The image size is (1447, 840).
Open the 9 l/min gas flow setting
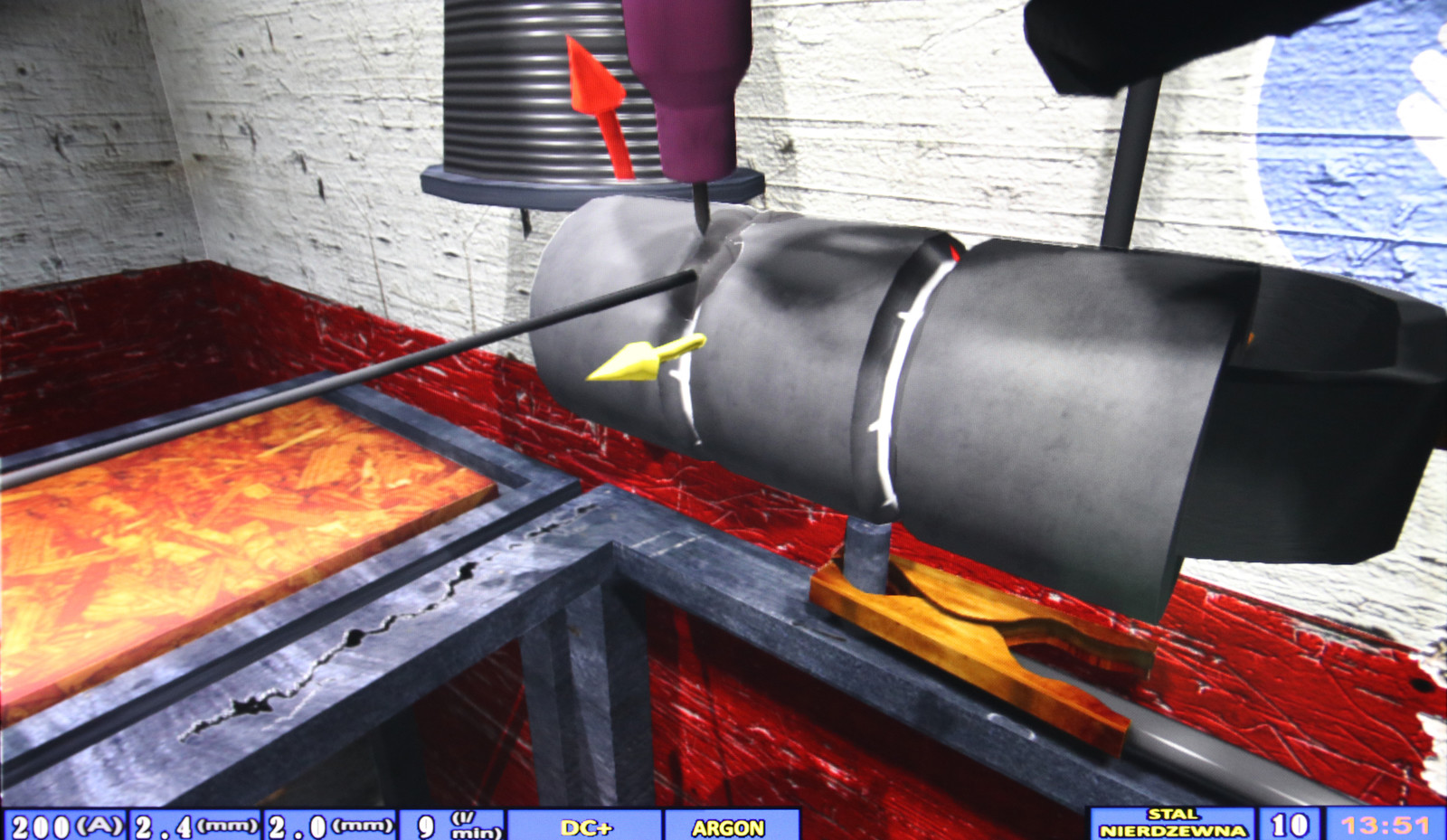click(x=450, y=826)
